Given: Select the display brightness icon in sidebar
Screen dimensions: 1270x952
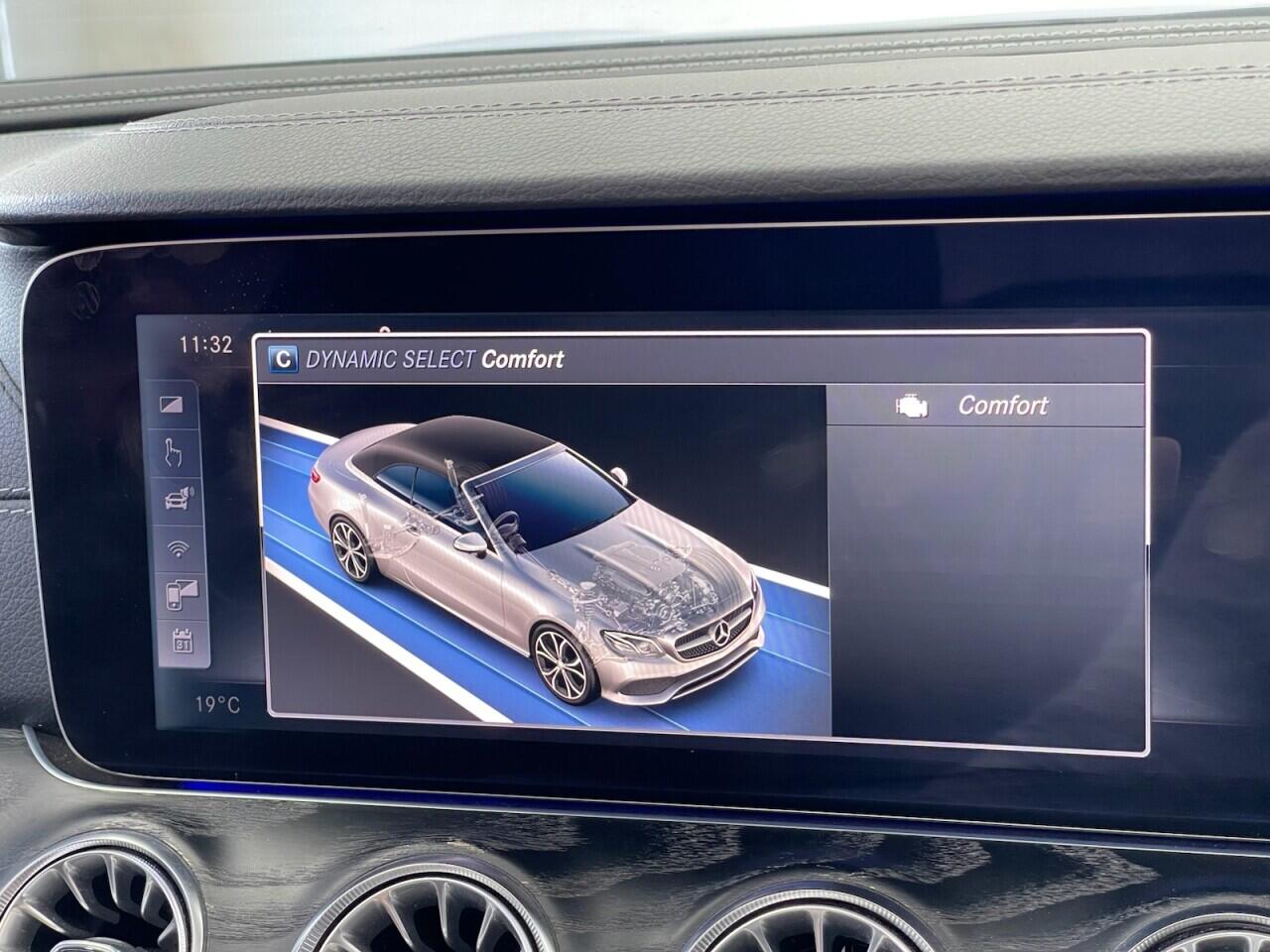Looking at the screenshot, I should [171, 403].
